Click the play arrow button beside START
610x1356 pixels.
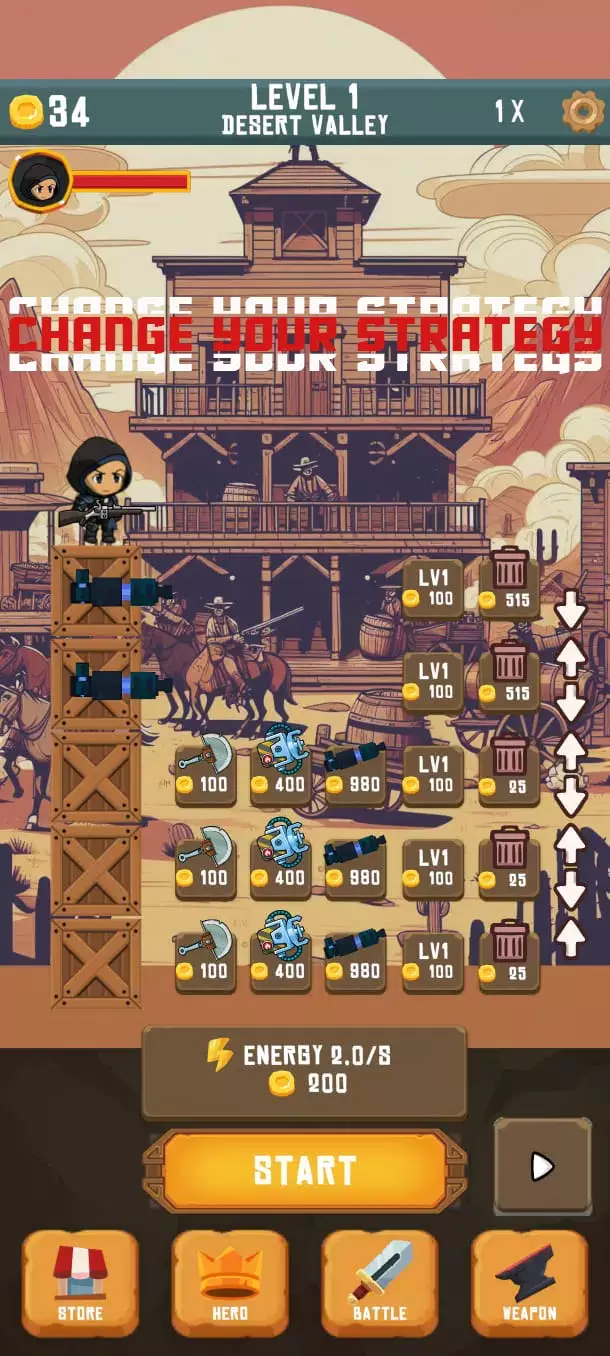[542, 1166]
